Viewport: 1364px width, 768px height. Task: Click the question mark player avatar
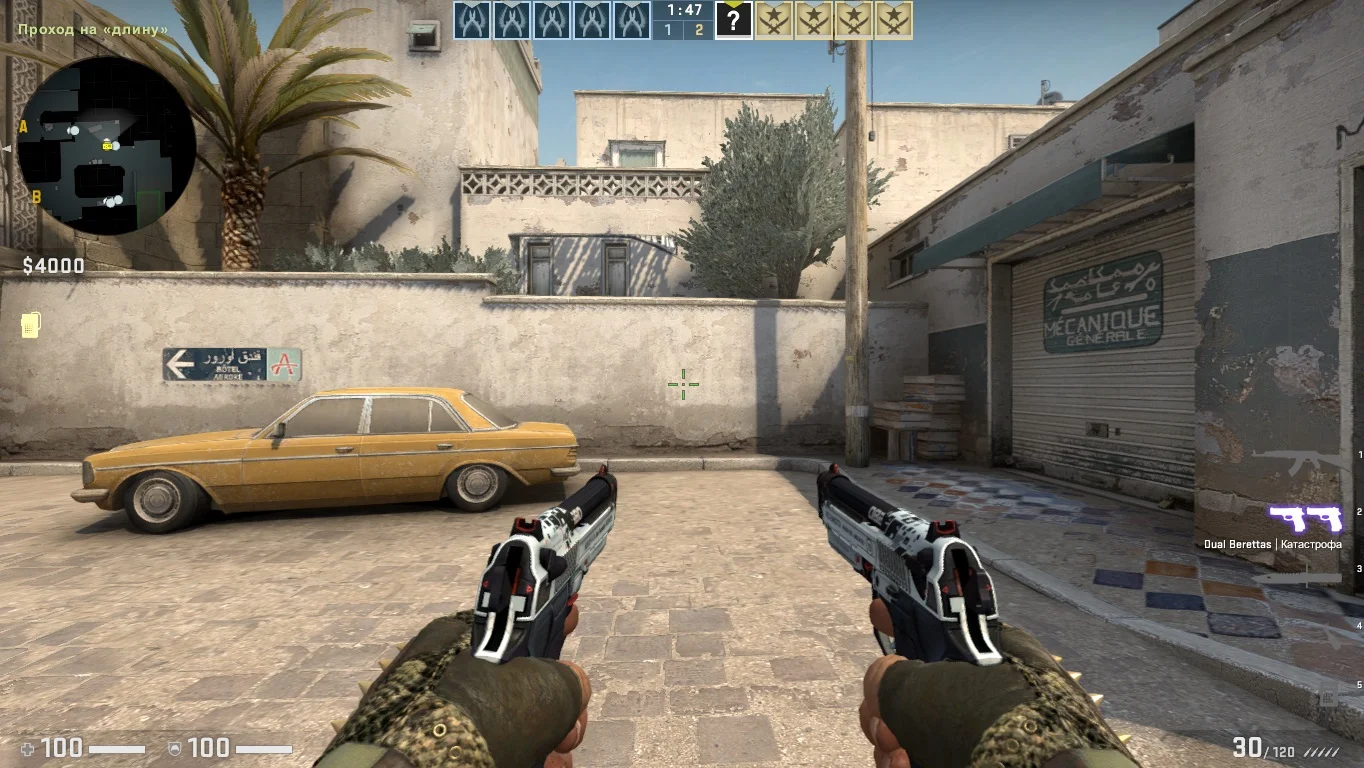[733, 20]
